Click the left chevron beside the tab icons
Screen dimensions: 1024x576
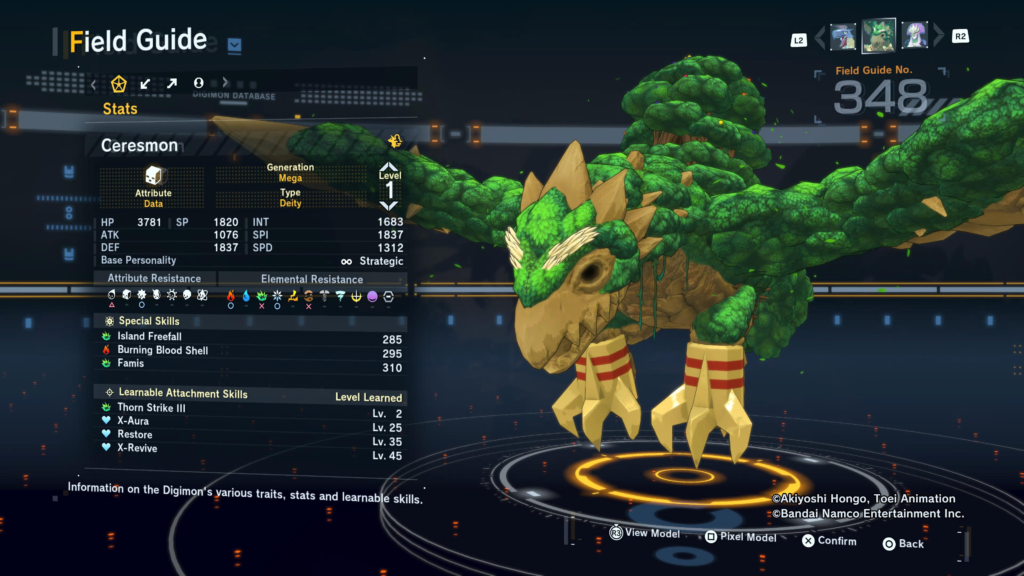click(94, 83)
